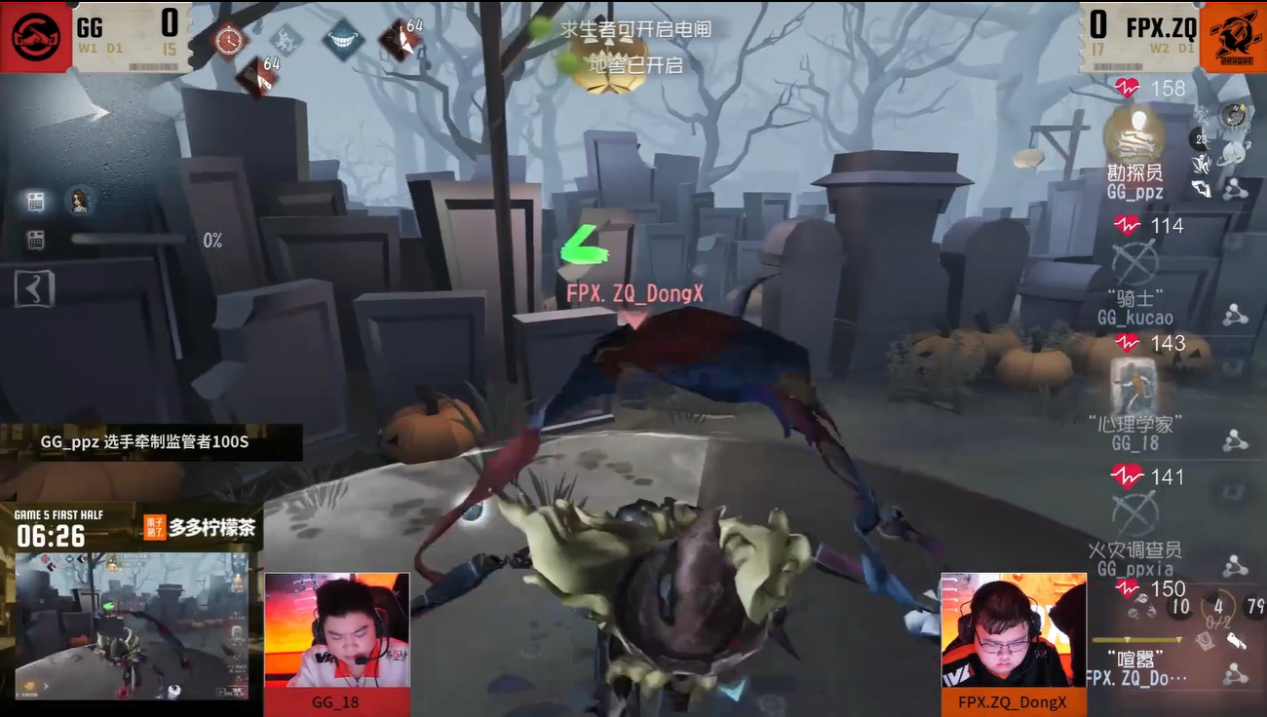Click the cleaver icon in hunter panel
The image size is (1267, 717).
1235,641
